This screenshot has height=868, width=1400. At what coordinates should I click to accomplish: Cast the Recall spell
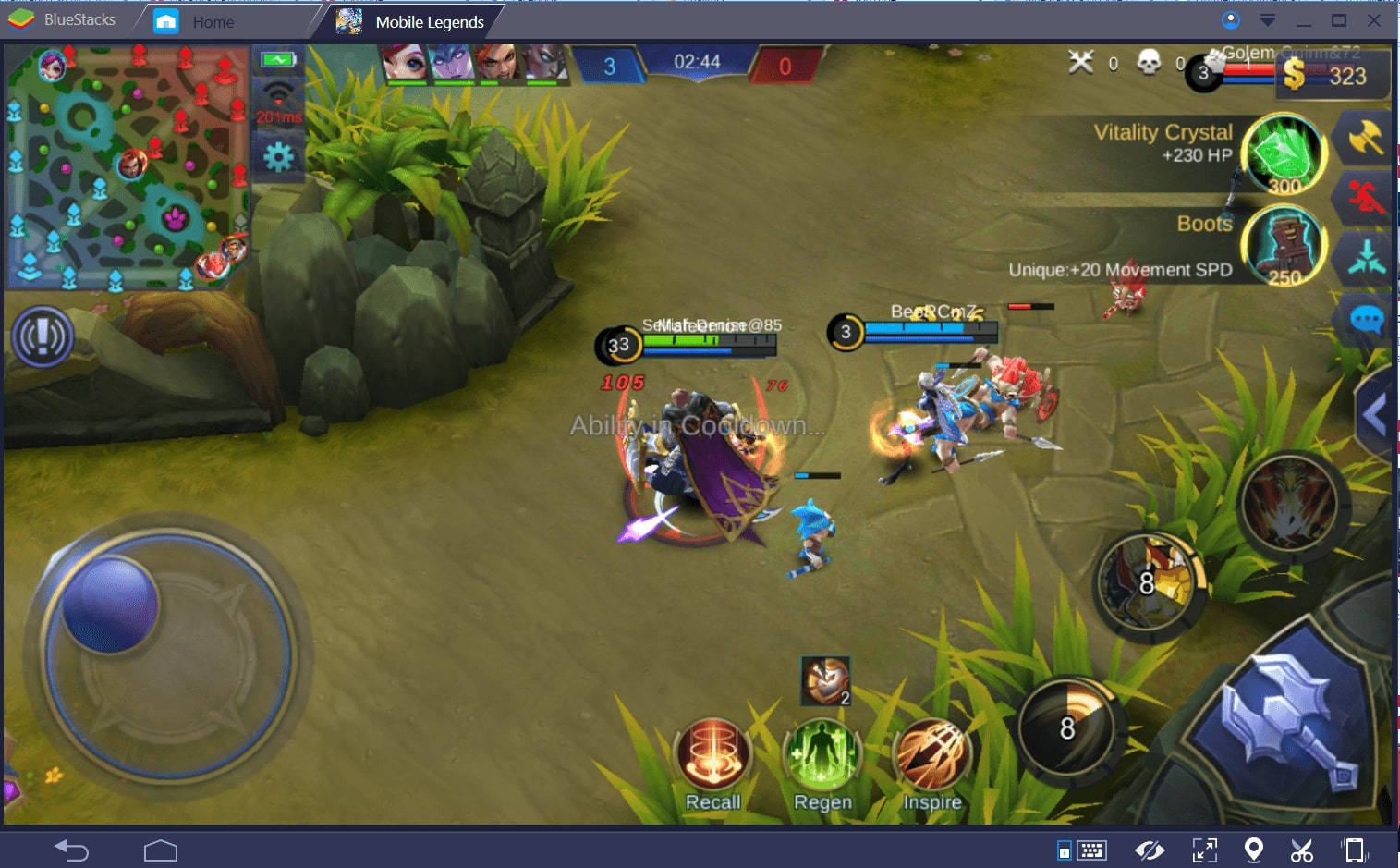712,755
